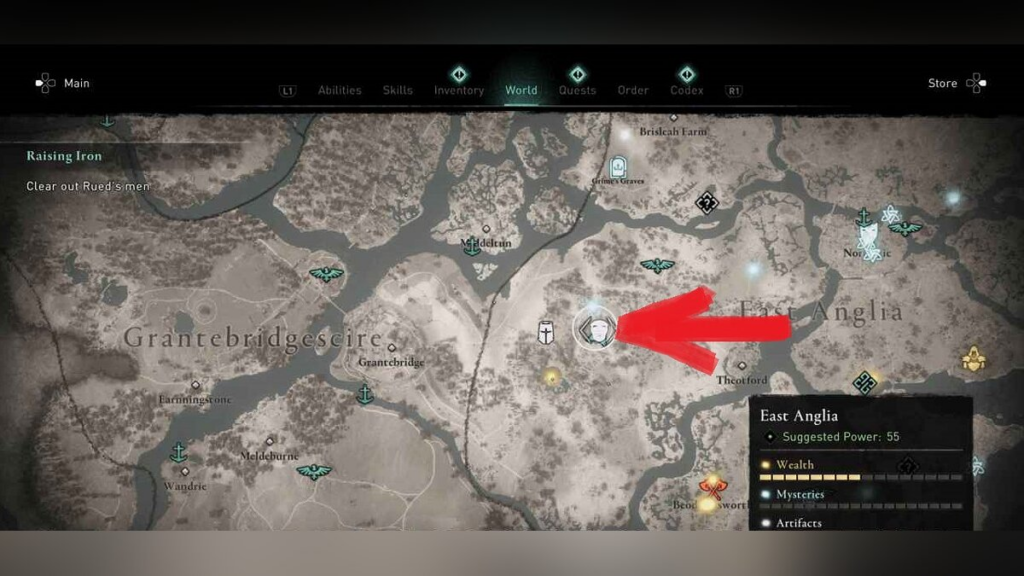Choose the Grantebridge town marker

coord(391,349)
